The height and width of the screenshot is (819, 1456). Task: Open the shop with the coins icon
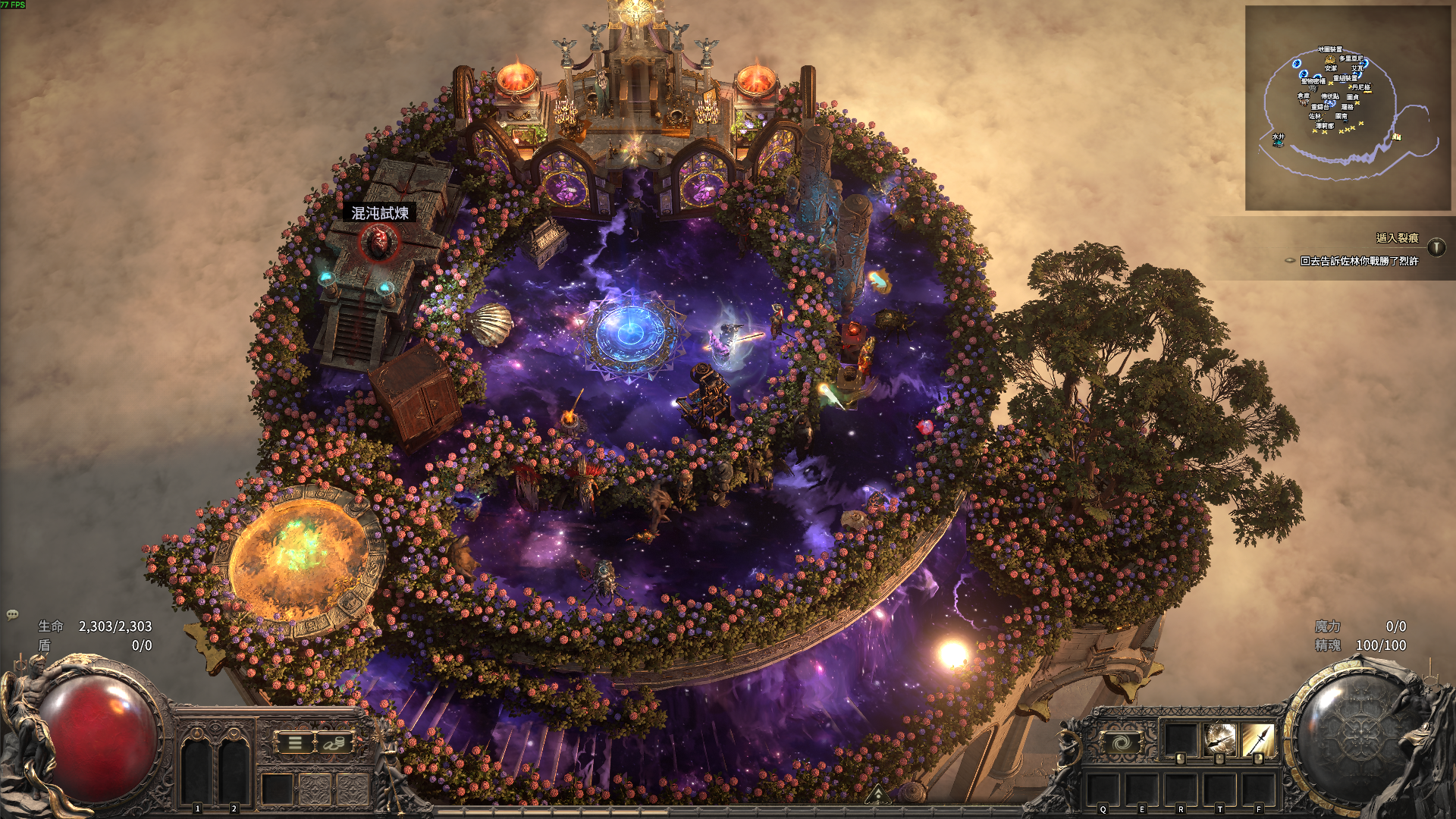334,743
